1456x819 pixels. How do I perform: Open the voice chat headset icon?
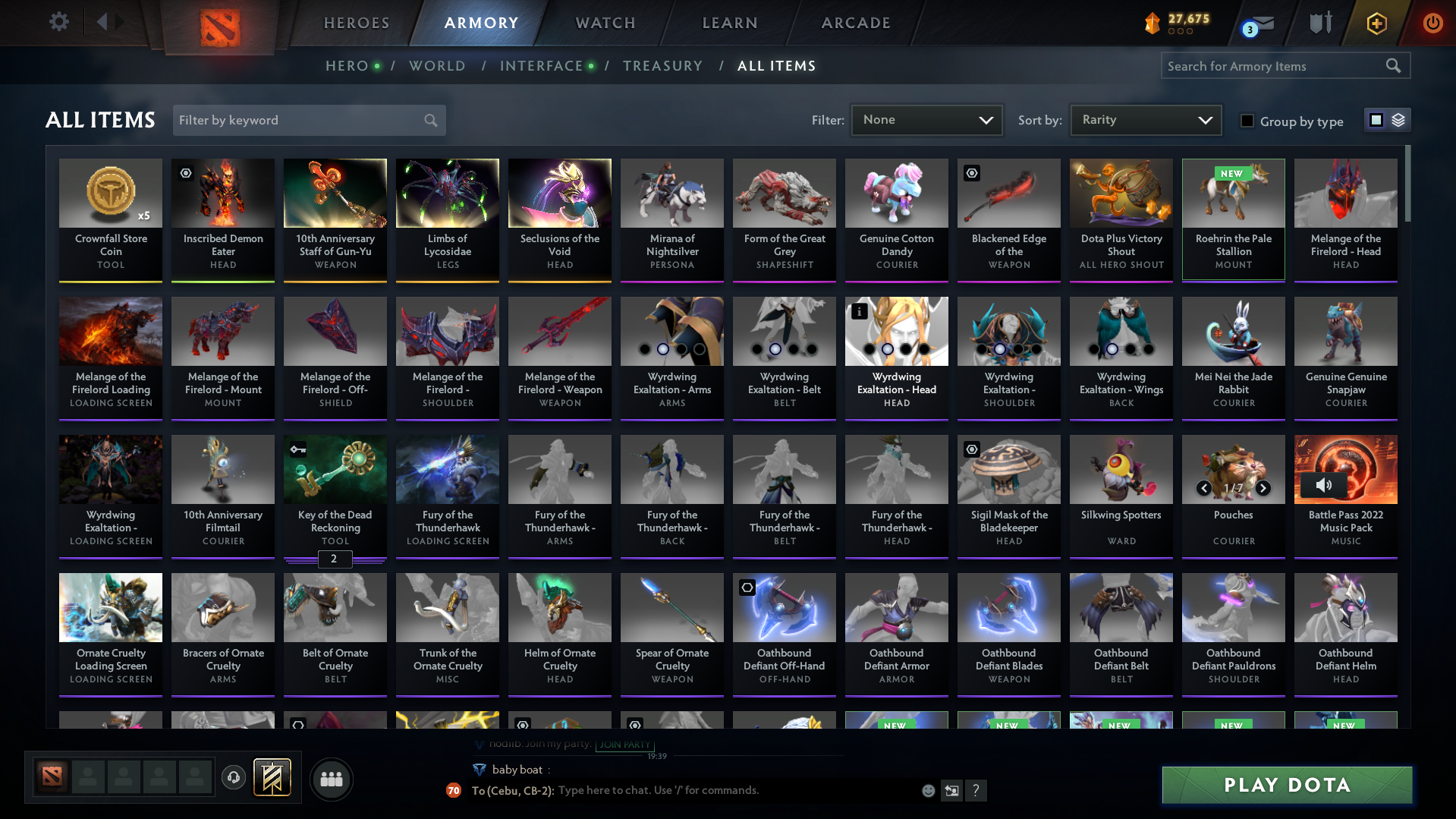point(233,778)
